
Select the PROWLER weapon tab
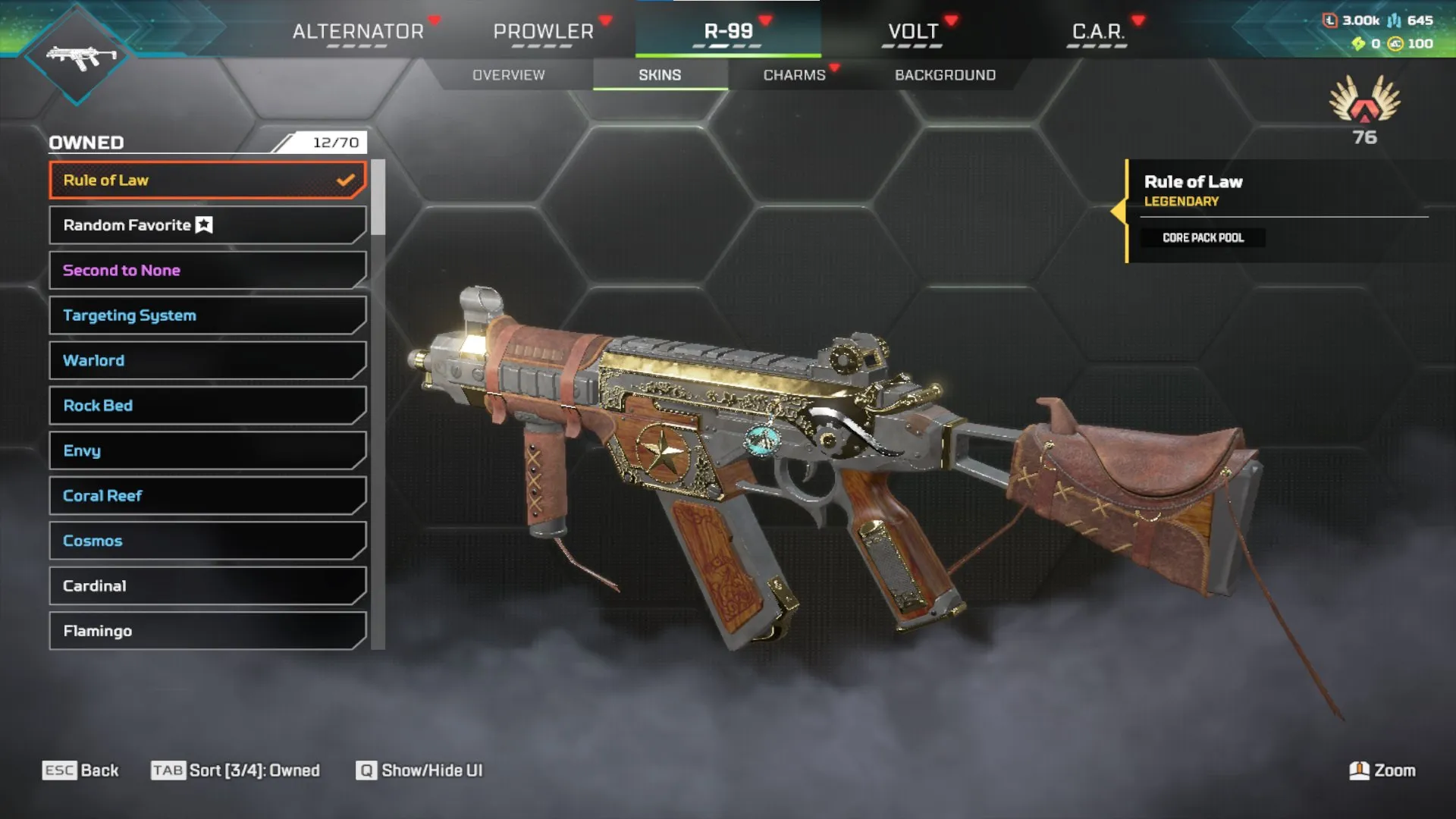[x=543, y=32]
